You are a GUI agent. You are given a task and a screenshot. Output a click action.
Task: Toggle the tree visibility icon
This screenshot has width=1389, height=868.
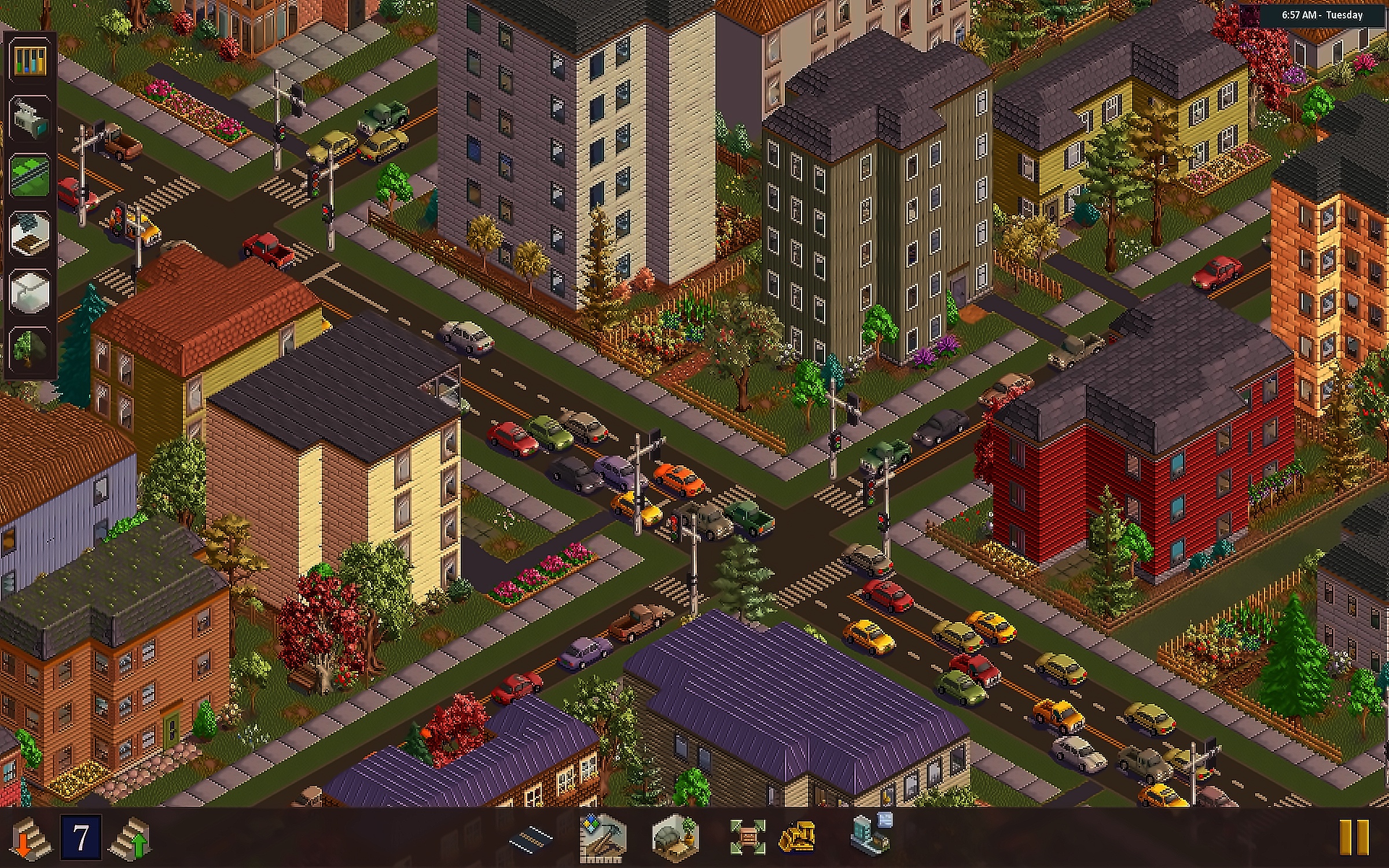point(30,348)
